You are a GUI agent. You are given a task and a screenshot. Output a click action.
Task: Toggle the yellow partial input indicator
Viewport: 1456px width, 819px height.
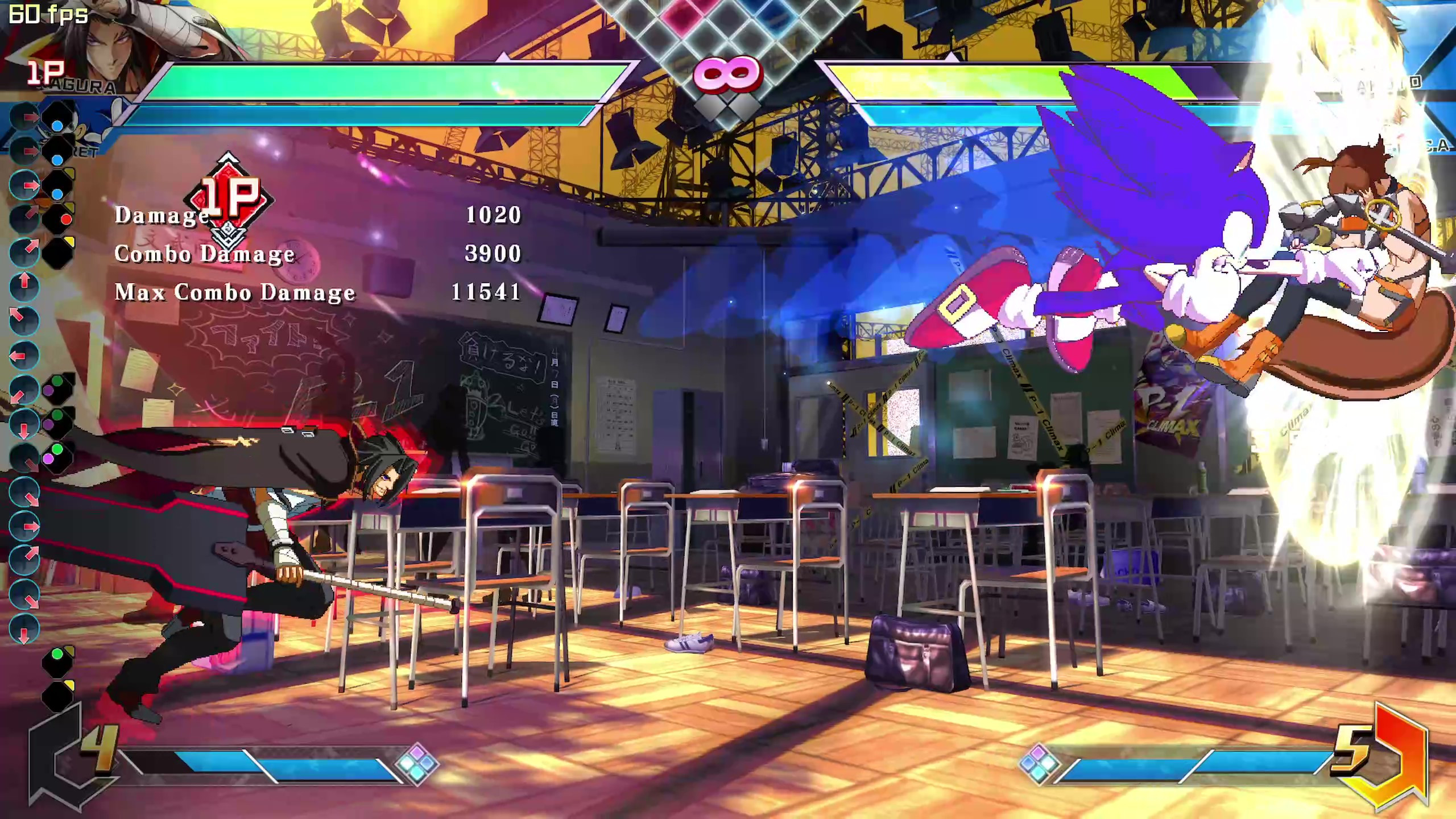coord(69,239)
